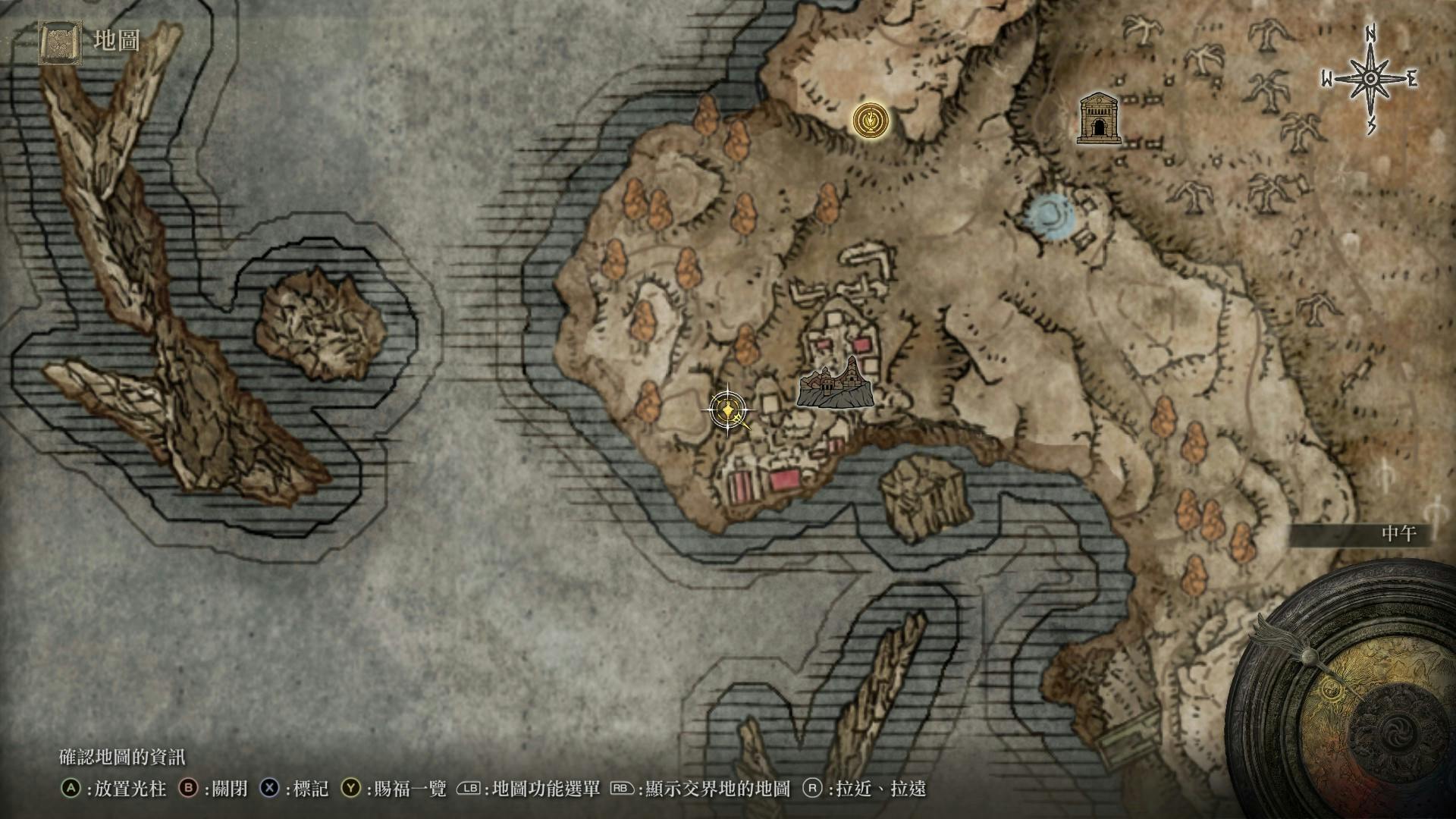The width and height of the screenshot is (1456, 819).
Task: Click the map scroll icon beside 地圖
Action: (60, 42)
